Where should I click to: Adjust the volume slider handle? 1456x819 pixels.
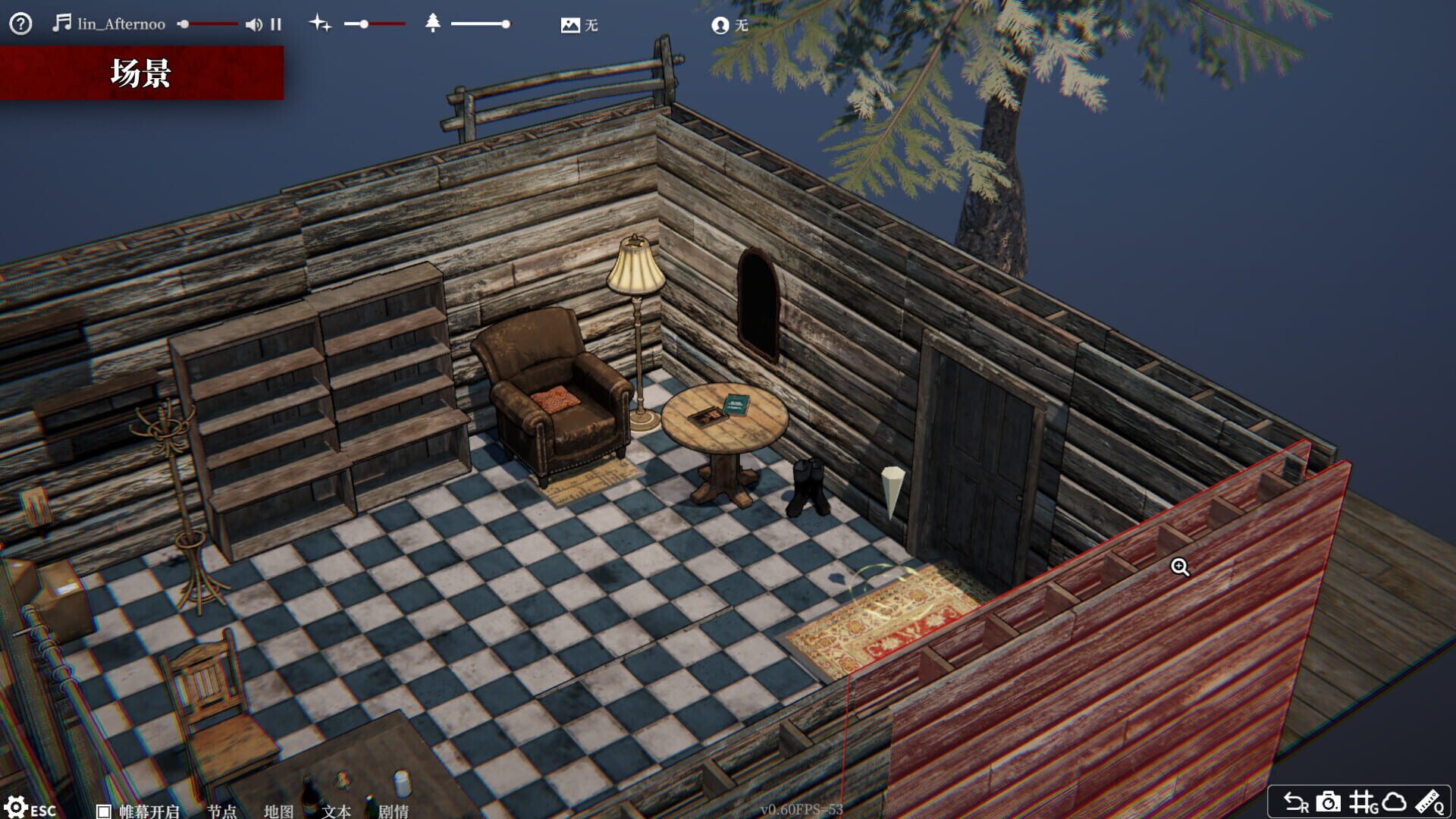(186, 24)
